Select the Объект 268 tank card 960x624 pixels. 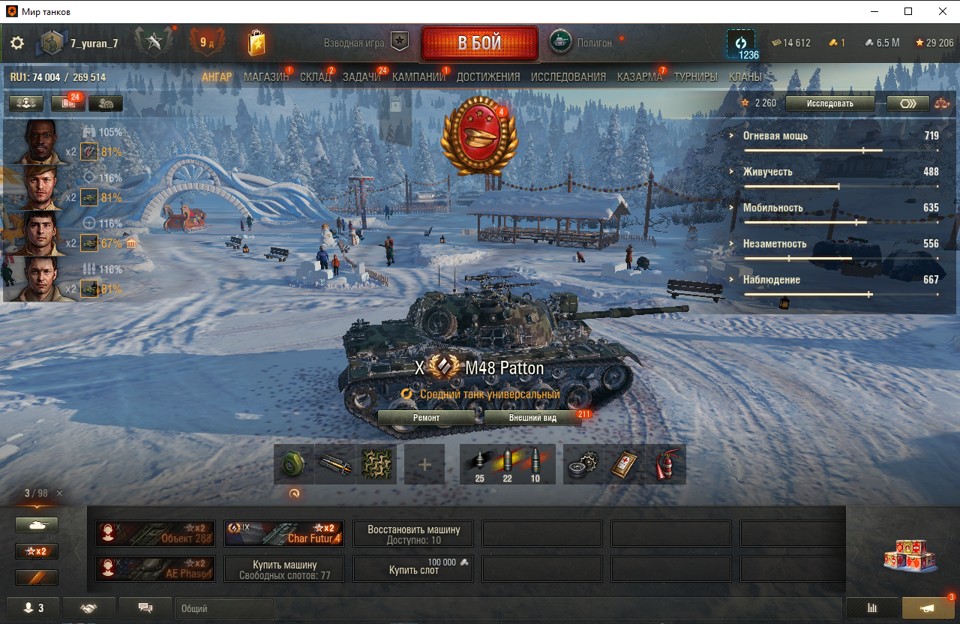pyautogui.click(x=155, y=533)
